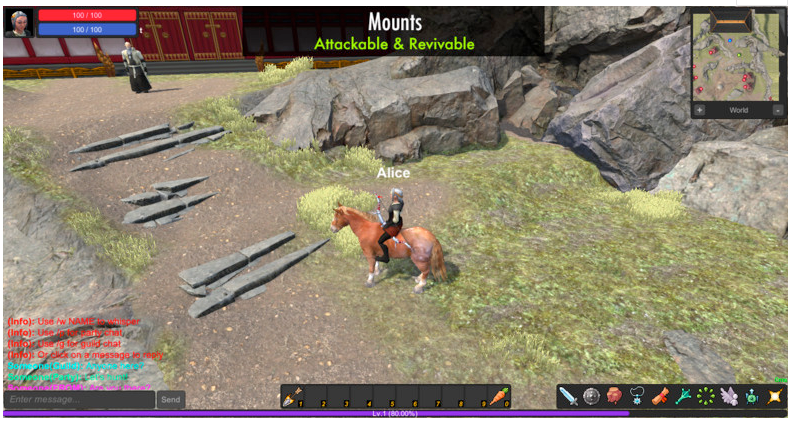805x429 pixels.
Task: Open the amulet necklace icon menu
Action: coord(637,397)
